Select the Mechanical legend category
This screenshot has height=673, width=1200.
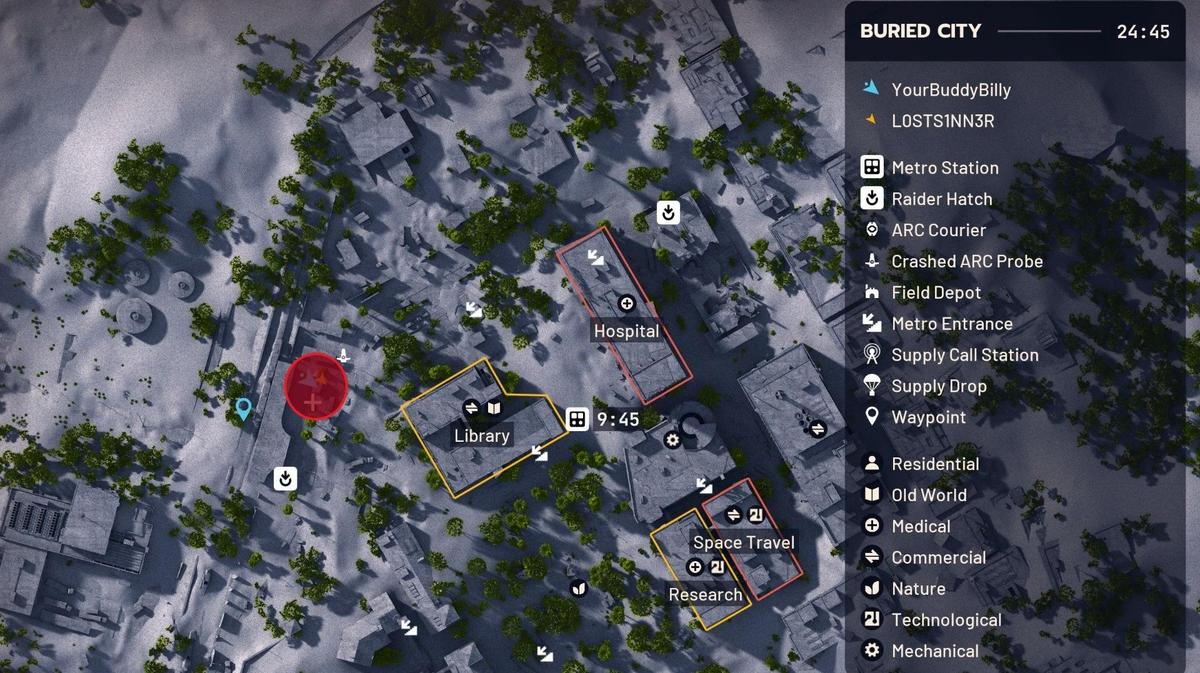pos(934,651)
